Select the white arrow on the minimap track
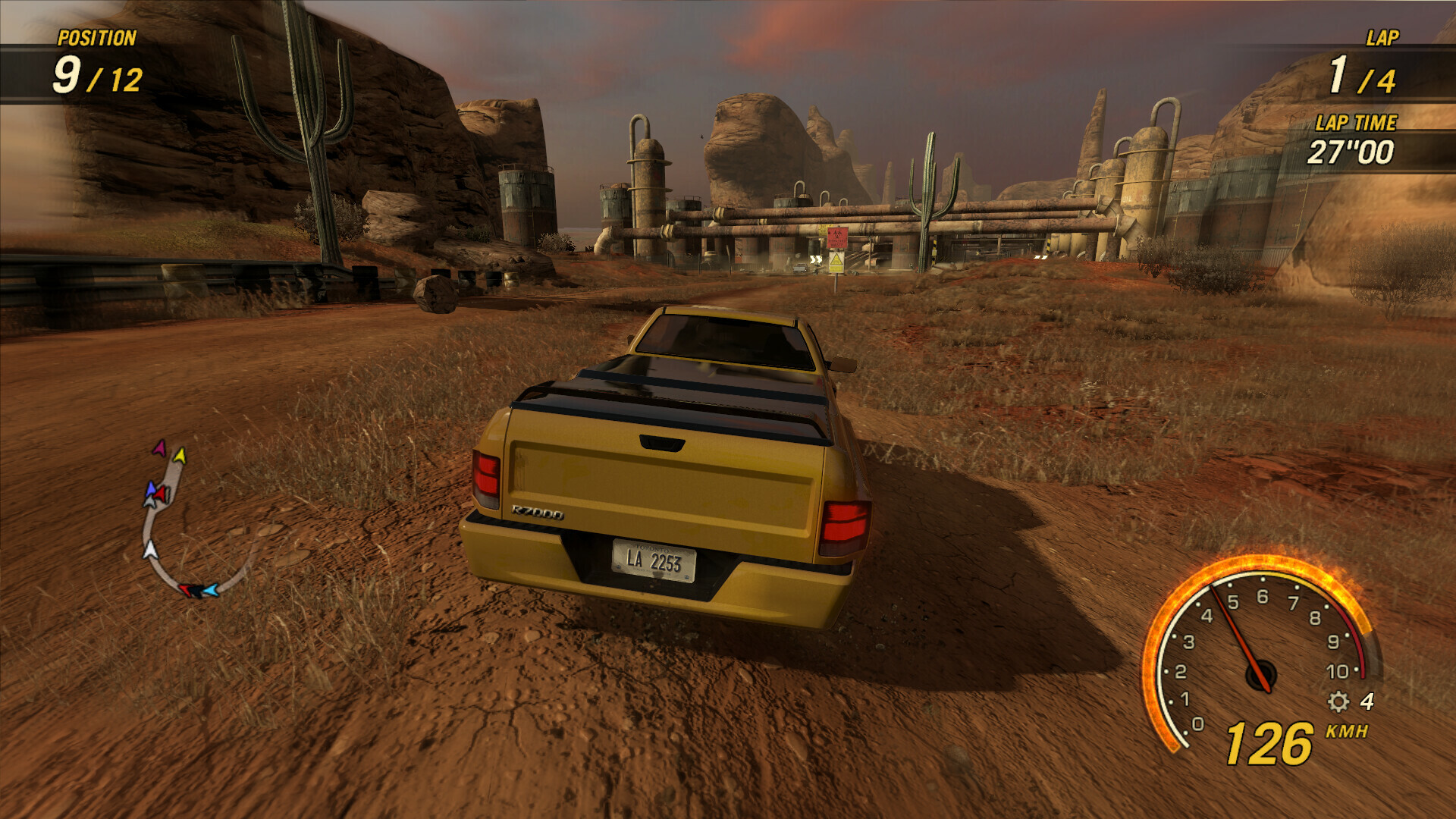This screenshot has height=819, width=1456. point(149,549)
